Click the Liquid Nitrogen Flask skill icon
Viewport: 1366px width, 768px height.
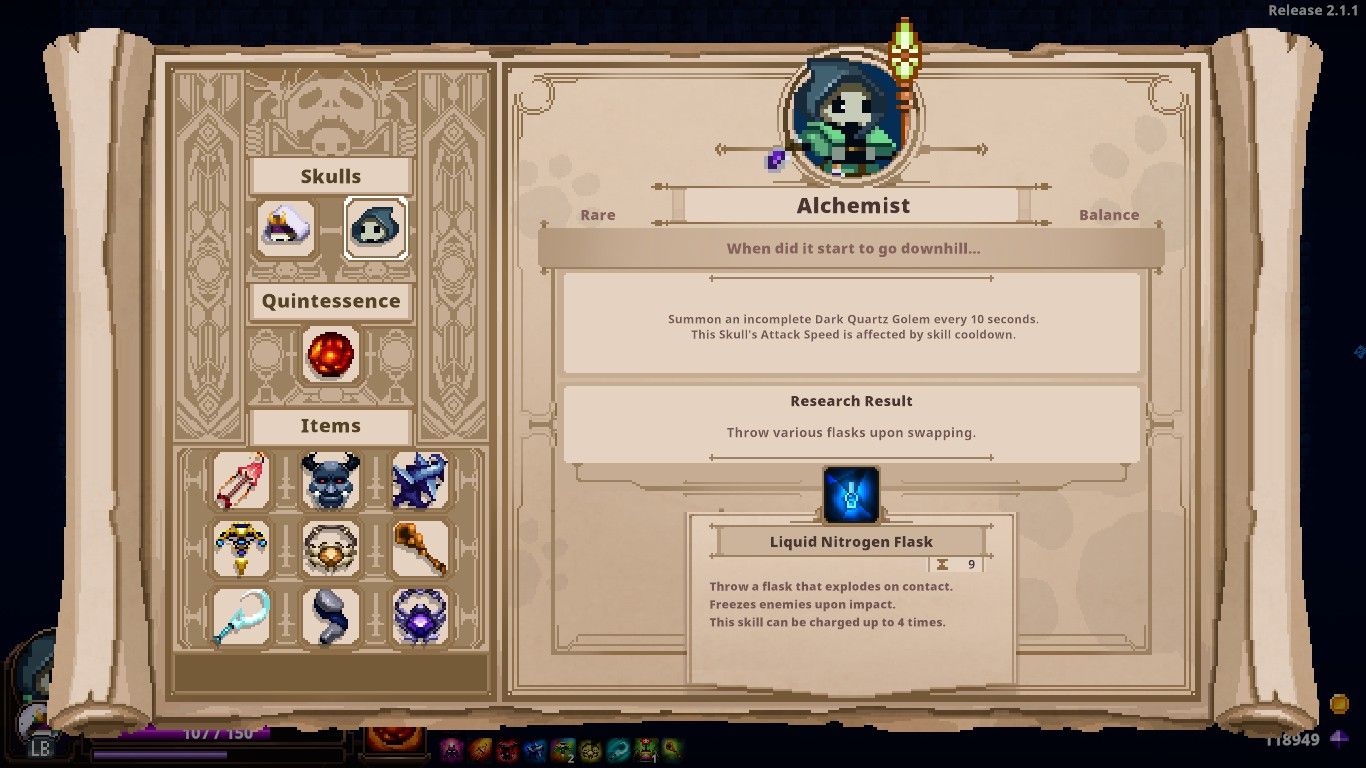(851, 495)
